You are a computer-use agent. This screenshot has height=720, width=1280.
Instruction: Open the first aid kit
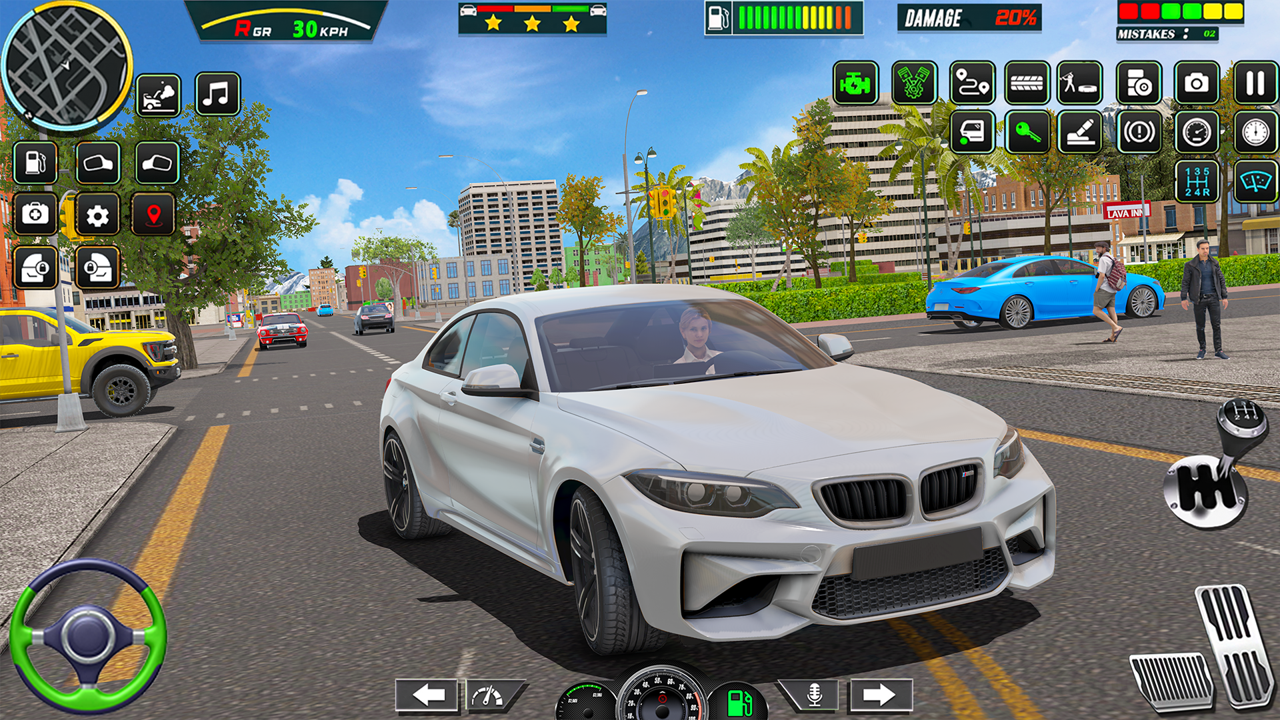[x=33, y=213]
